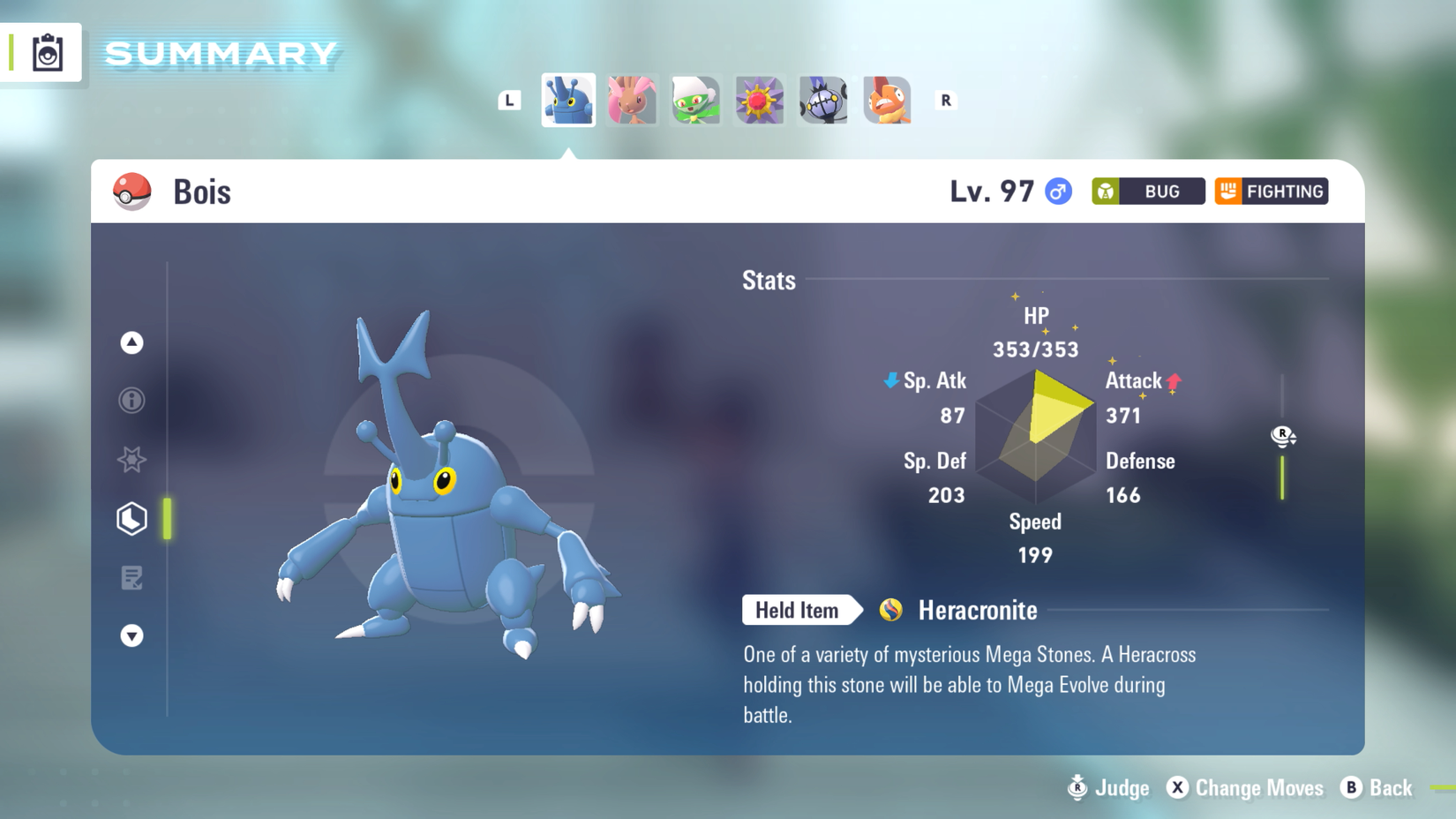This screenshot has height=819, width=1456.
Task: Click the green indicator beside the stats icon
Action: tap(167, 519)
